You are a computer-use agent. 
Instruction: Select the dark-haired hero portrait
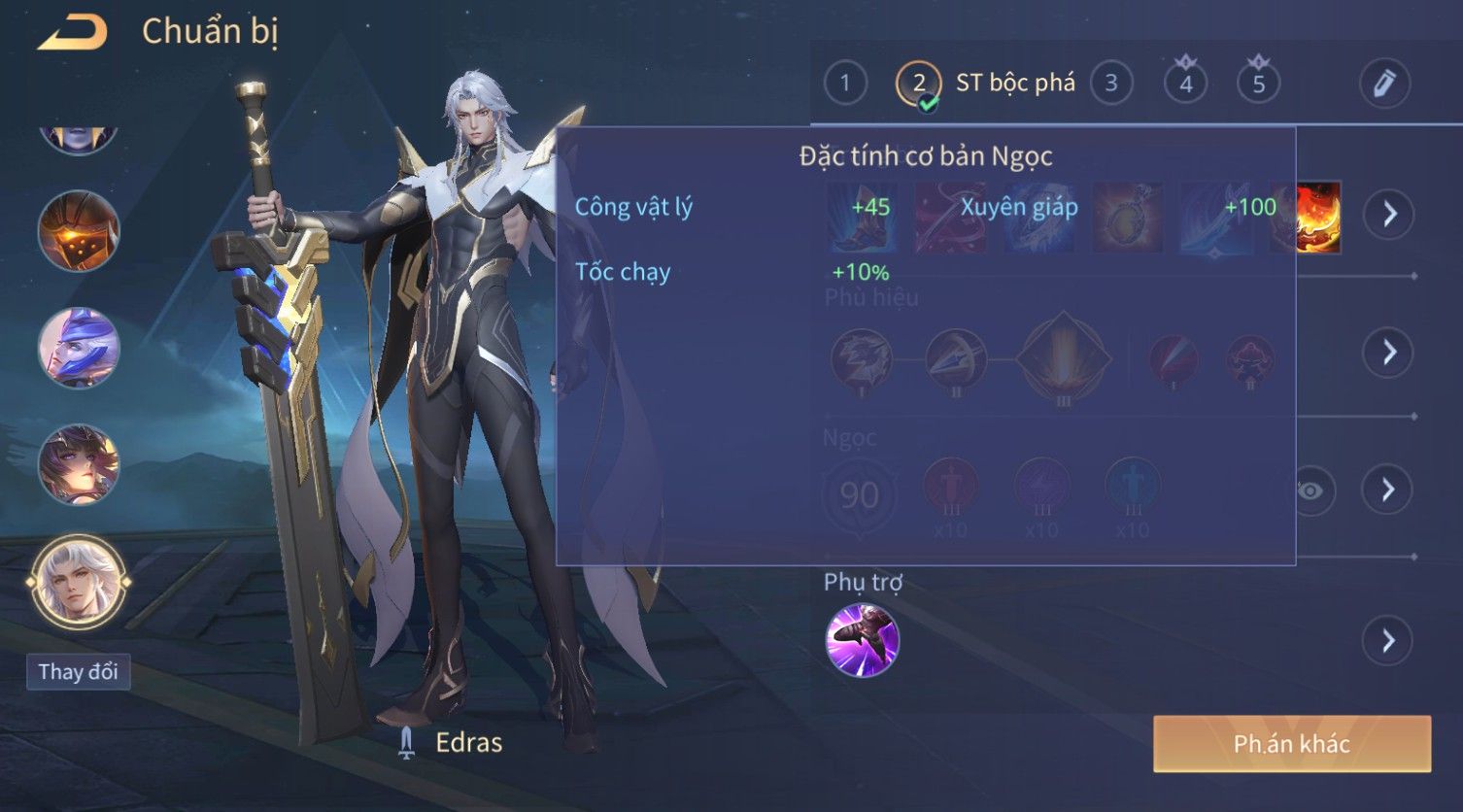click(x=79, y=464)
